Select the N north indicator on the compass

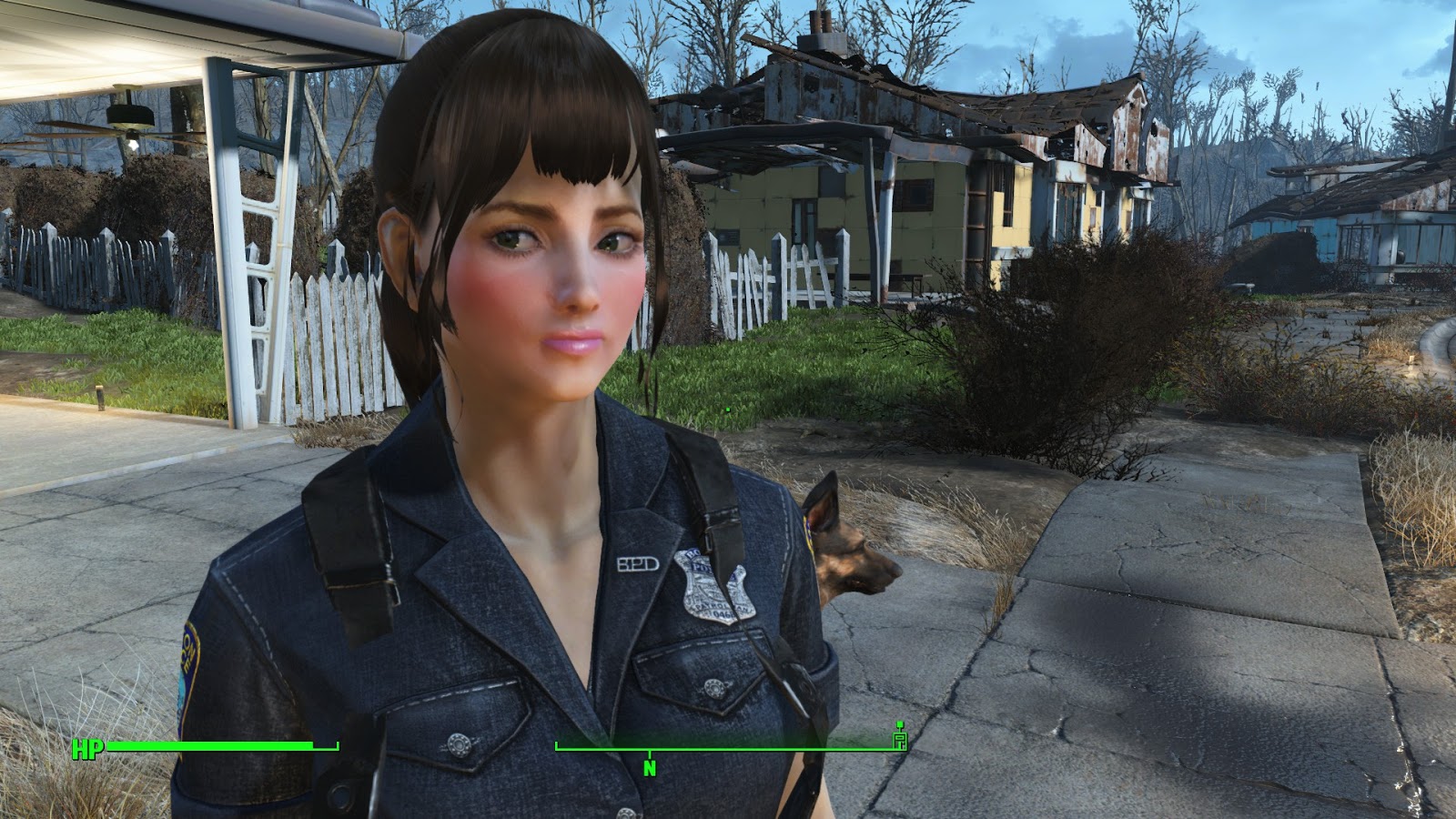click(x=648, y=767)
